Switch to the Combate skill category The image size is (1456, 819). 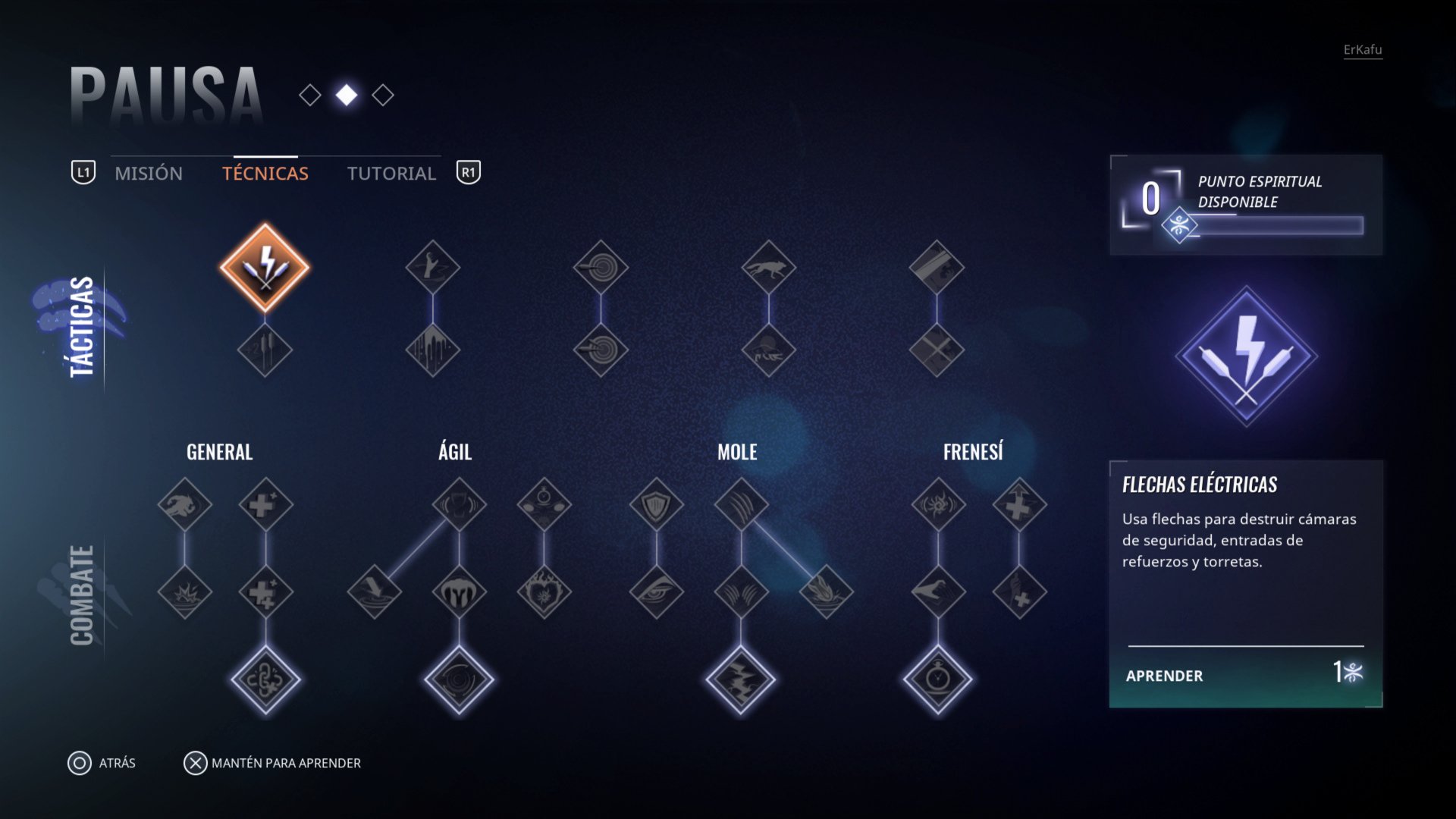tap(81, 595)
